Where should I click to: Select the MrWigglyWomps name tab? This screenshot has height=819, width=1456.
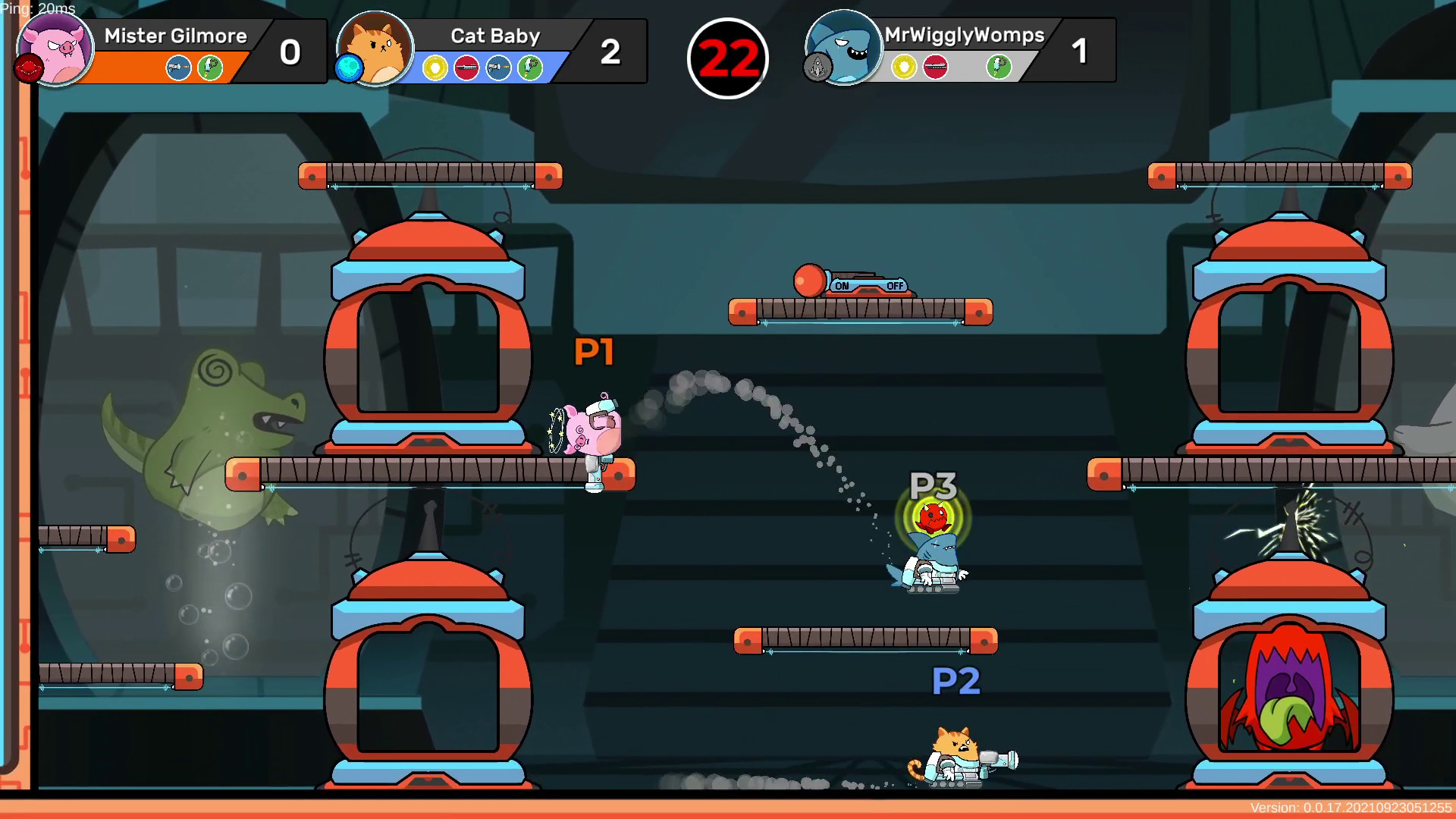[964, 36]
